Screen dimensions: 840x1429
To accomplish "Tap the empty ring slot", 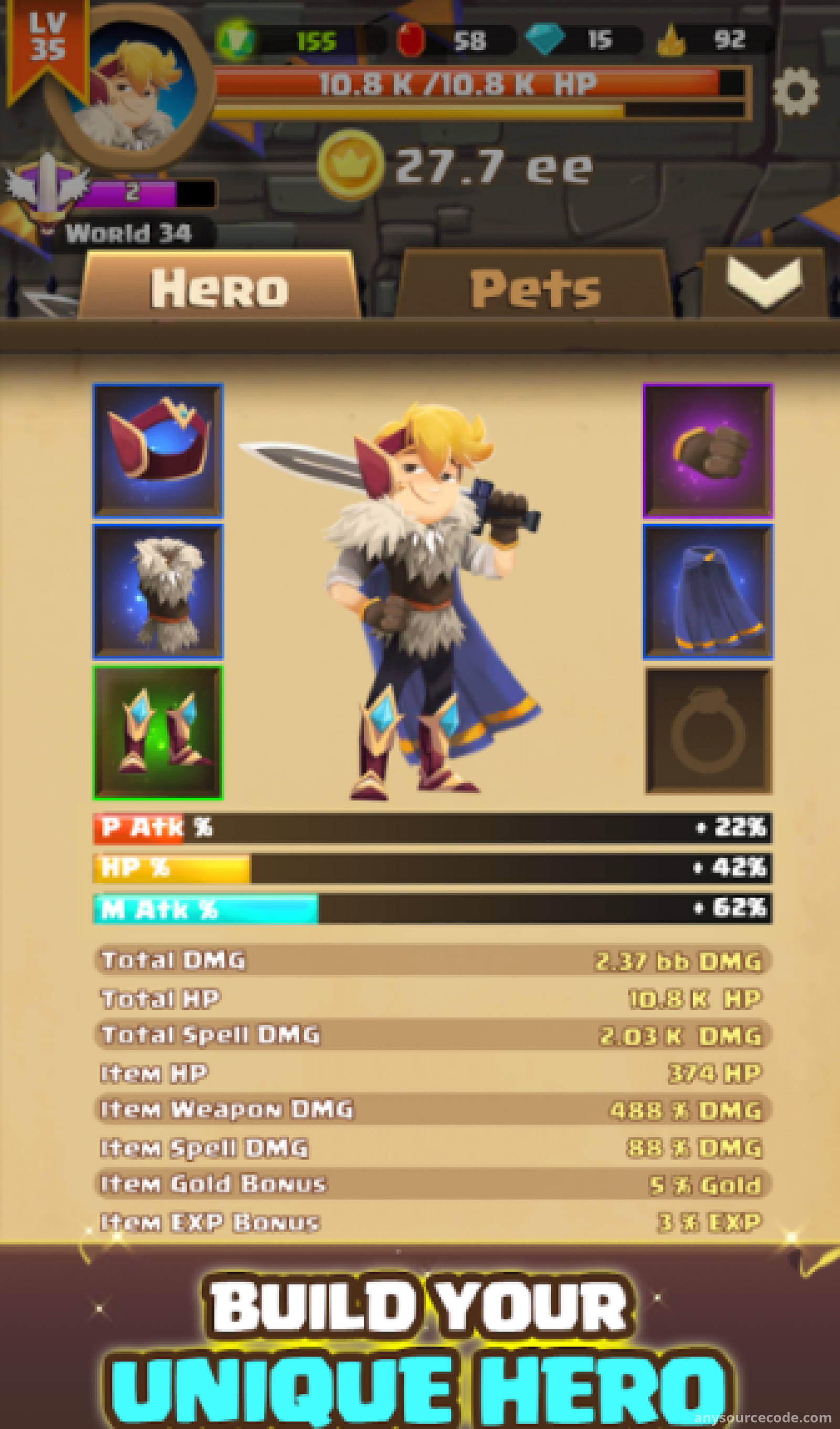I will point(707,731).
